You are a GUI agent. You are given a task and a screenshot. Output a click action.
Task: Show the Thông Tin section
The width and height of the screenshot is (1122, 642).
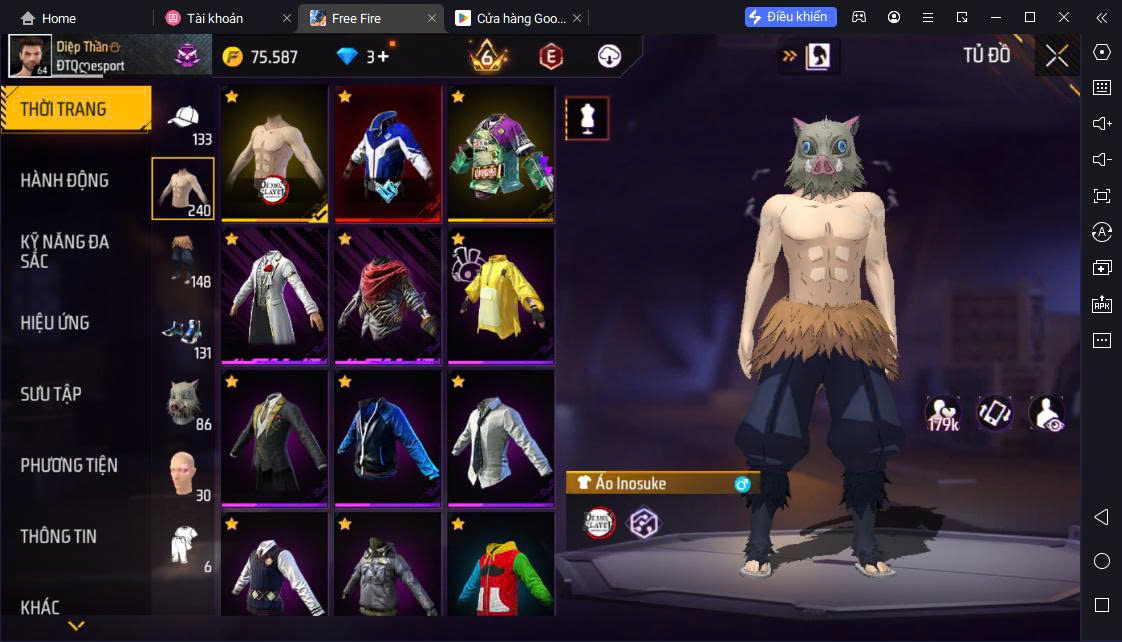[x=59, y=536]
